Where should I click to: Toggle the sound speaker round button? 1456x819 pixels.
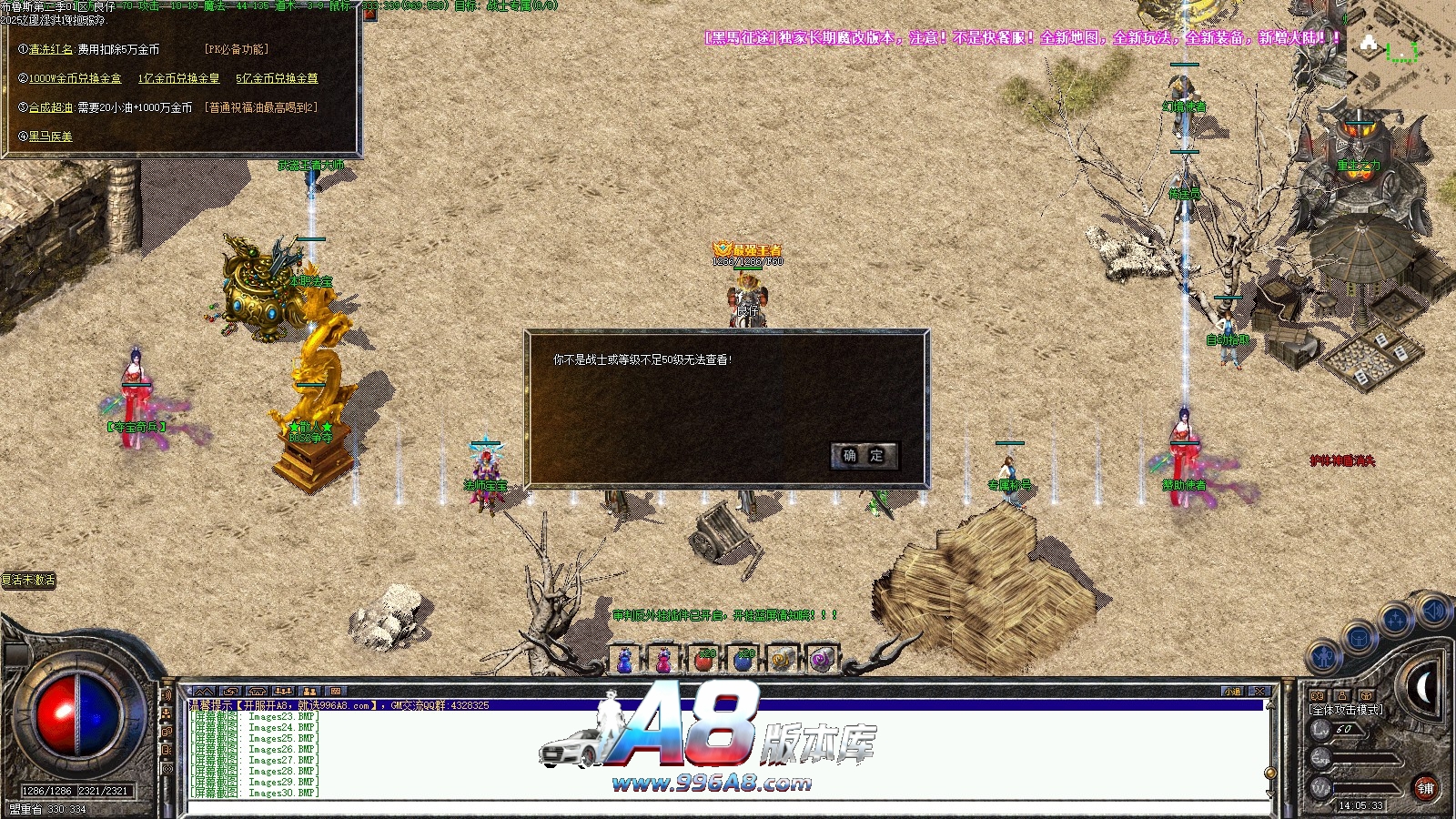pyautogui.click(x=1432, y=610)
